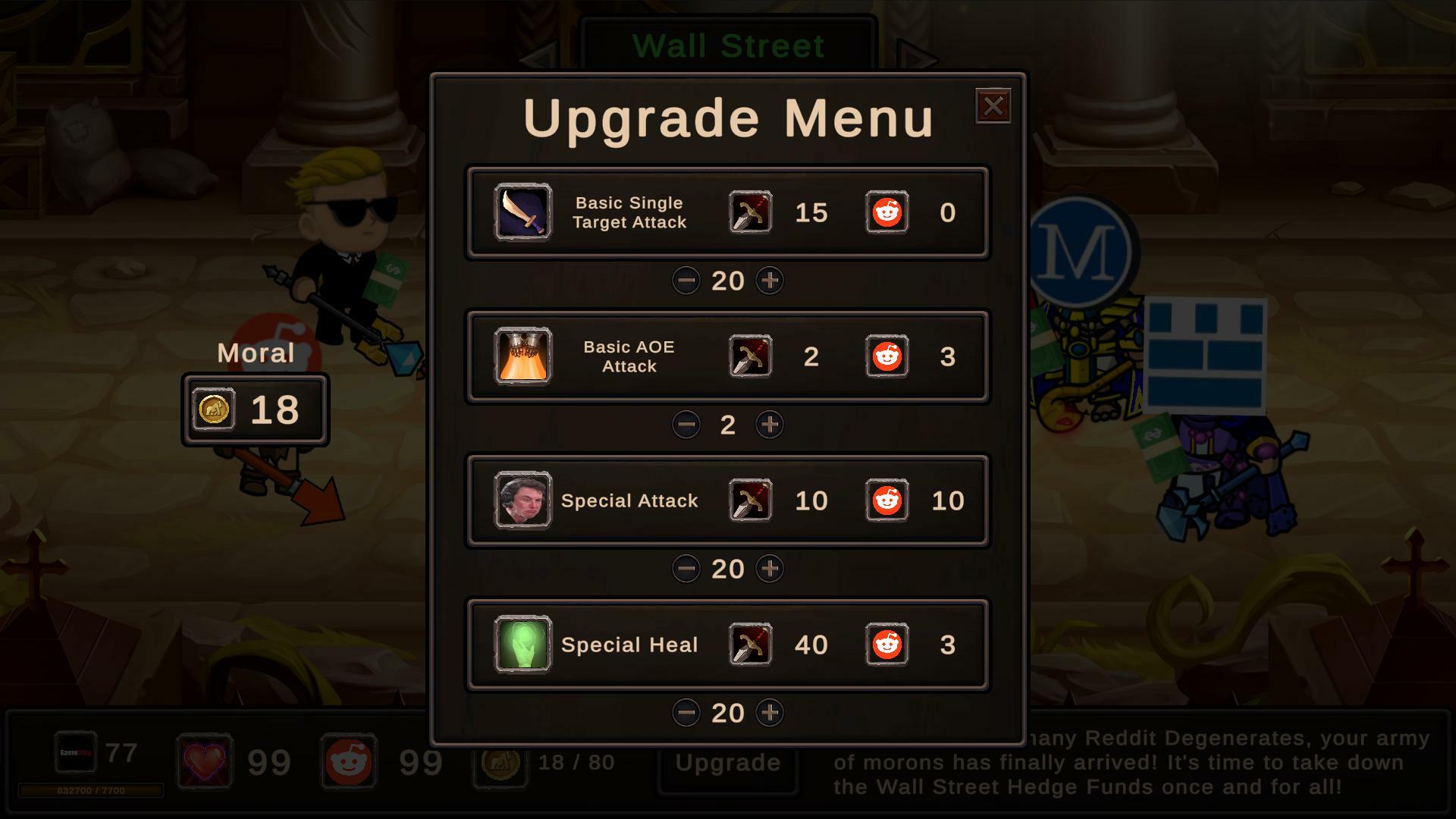Viewport: 1456px width, 819px height.
Task: Click the Basic AOE Attack flamethrower icon
Action: (522, 356)
